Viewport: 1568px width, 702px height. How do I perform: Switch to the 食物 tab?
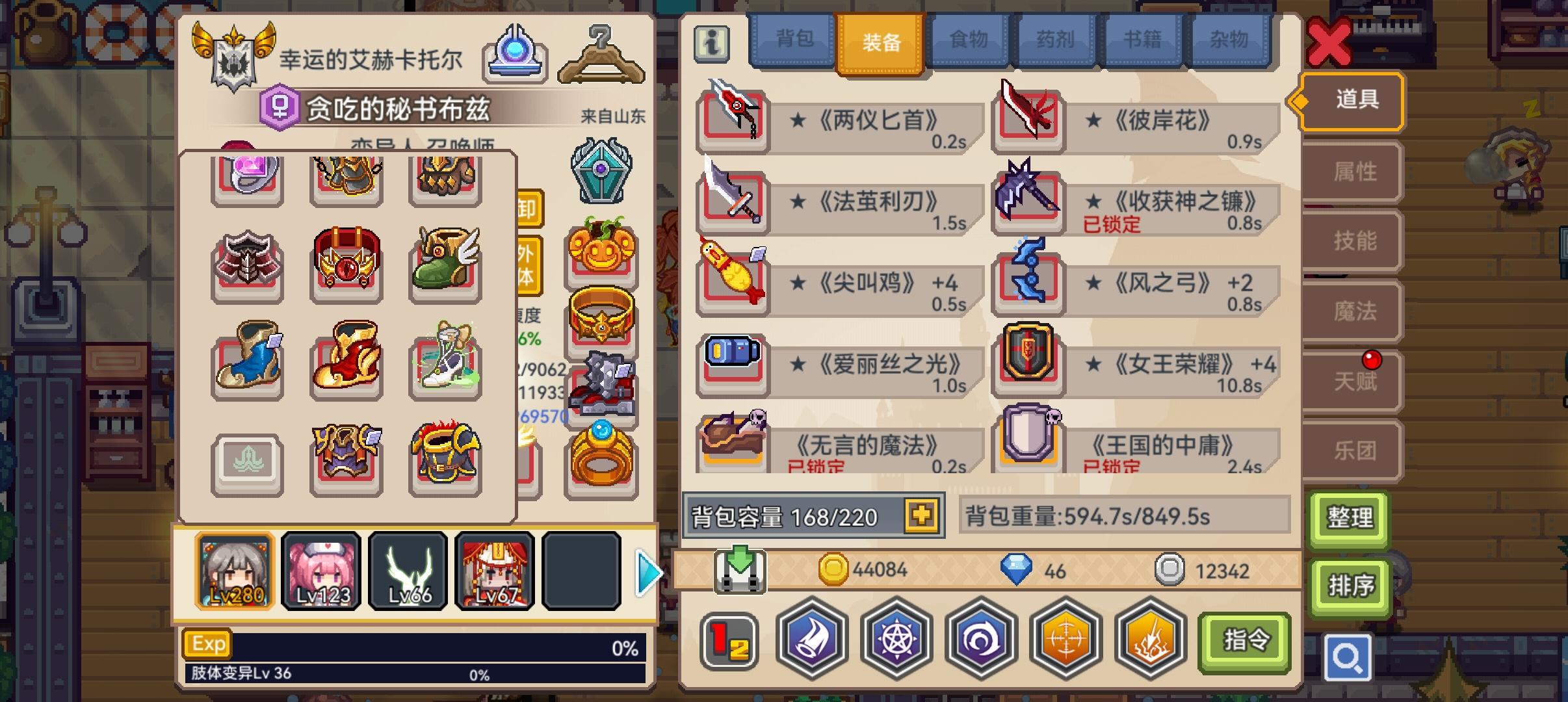970,39
